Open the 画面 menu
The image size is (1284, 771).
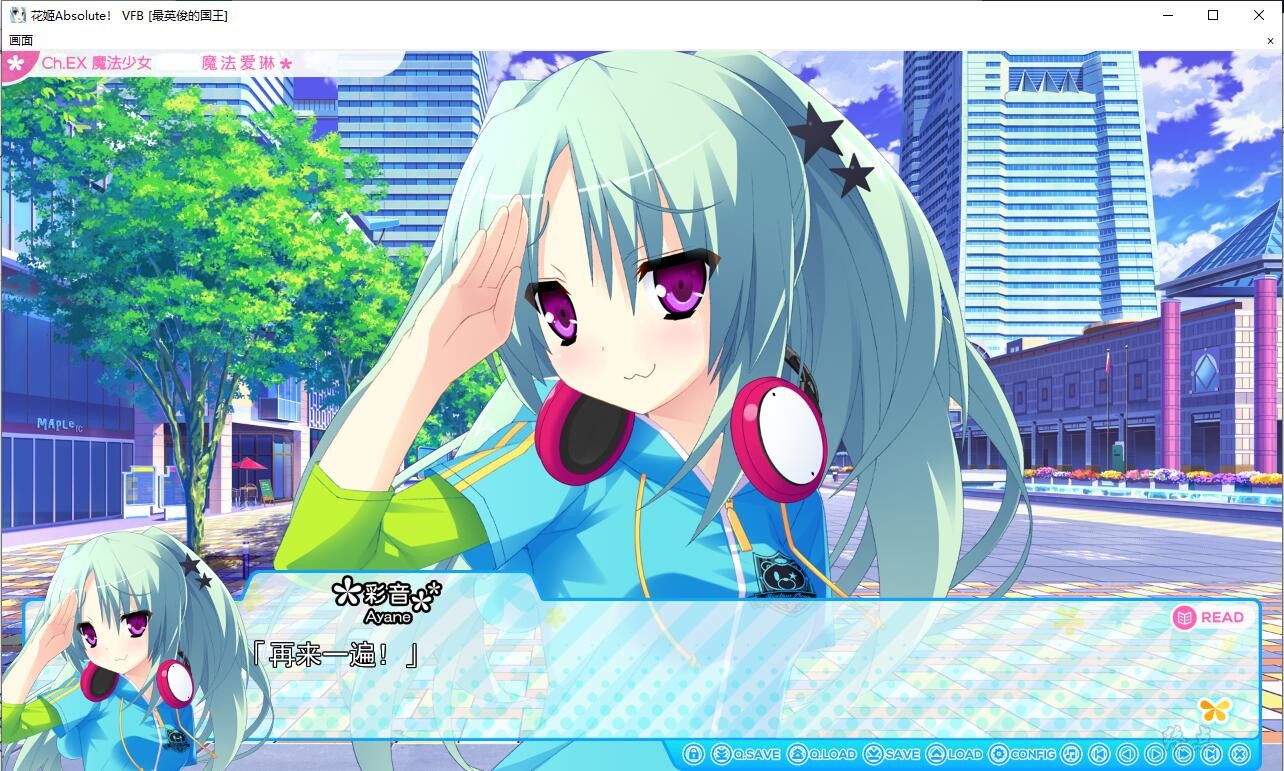click(x=20, y=39)
